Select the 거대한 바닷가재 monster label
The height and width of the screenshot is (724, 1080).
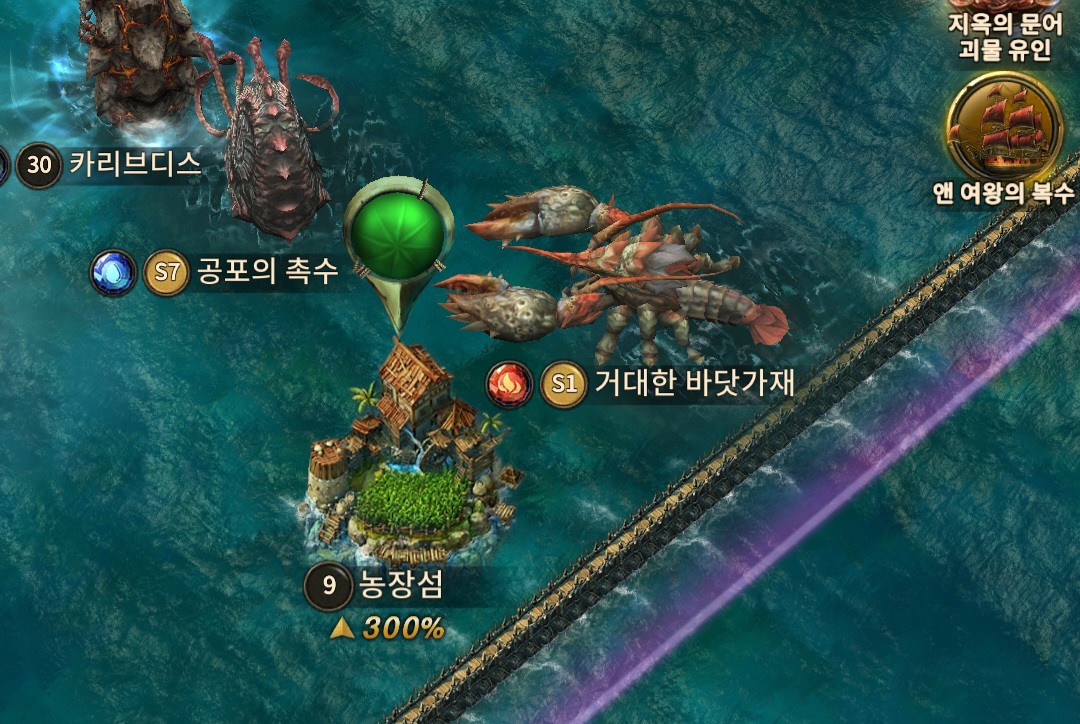(x=693, y=385)
